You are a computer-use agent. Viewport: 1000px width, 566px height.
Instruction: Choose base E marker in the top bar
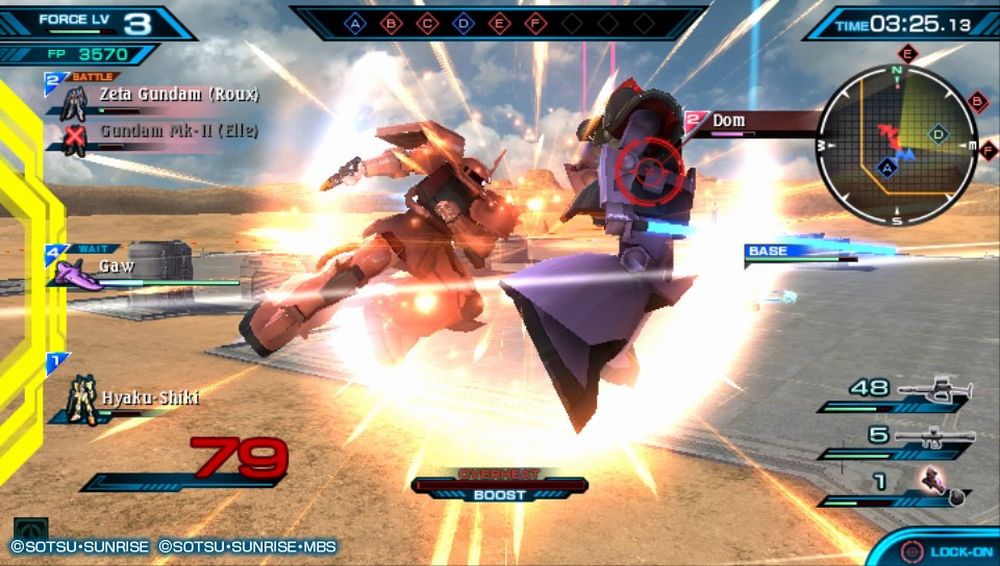tap(498, 22)
